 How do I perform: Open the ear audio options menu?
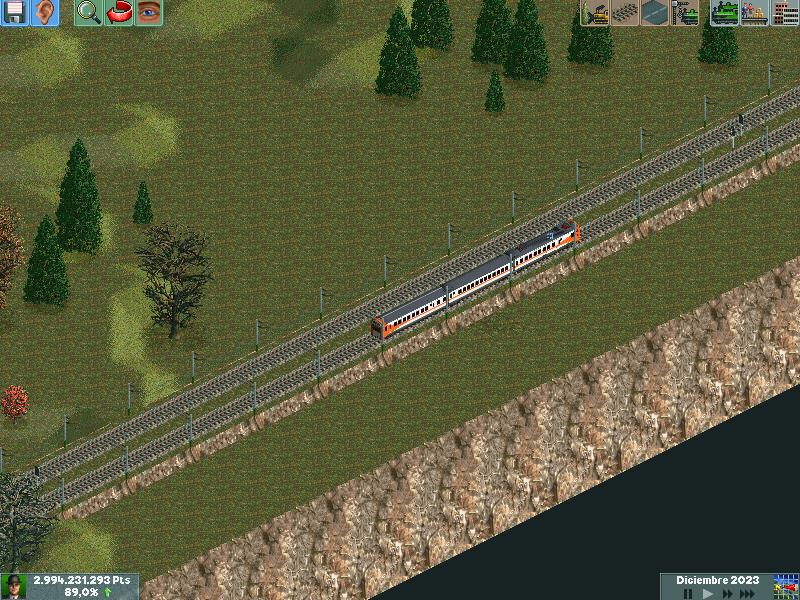pyautogui.click(x=45, y=13)
